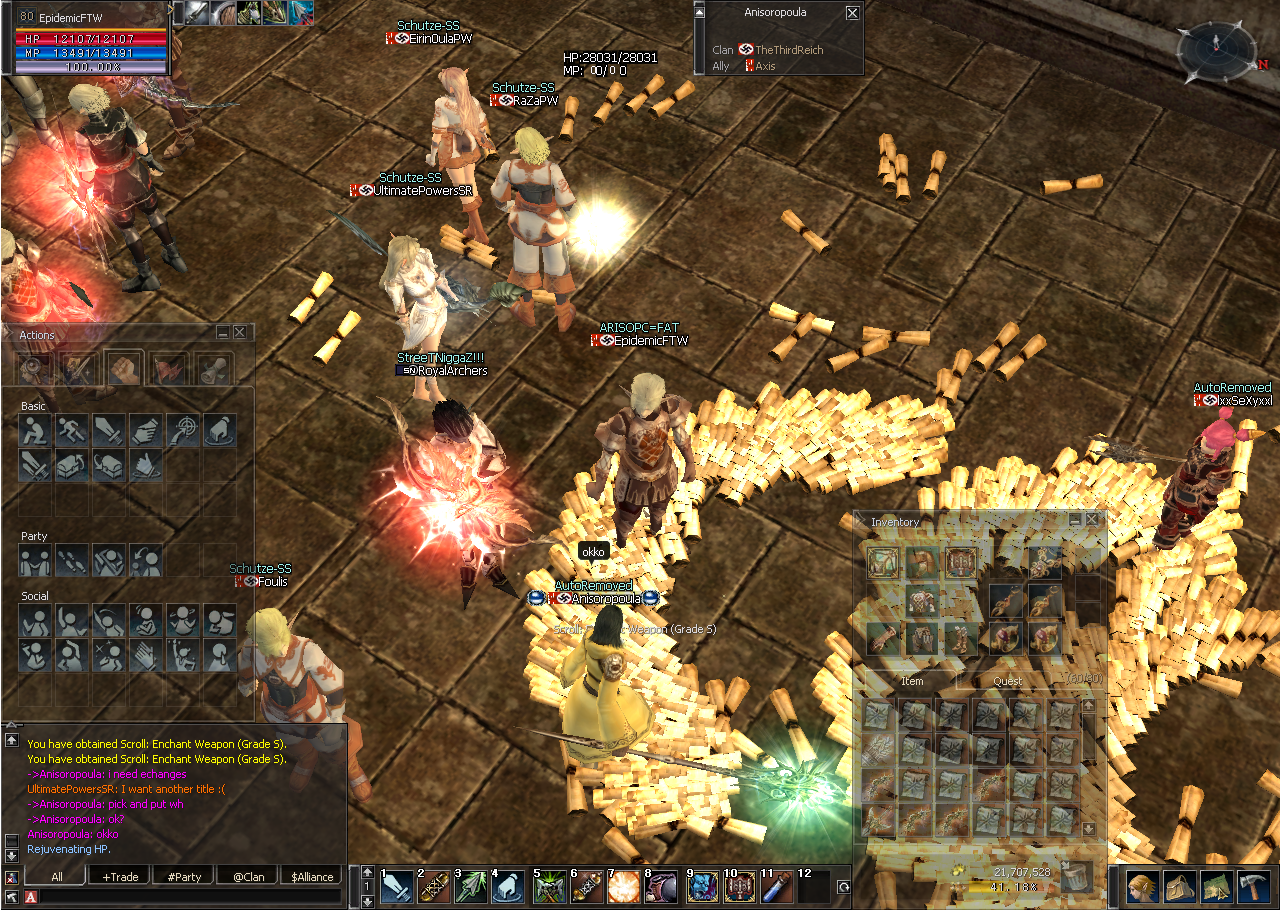This screenshot has width=1280, height=910.
Task: Use the blue potion in hotbar slot 11
Action: click(x=776, y=887)
